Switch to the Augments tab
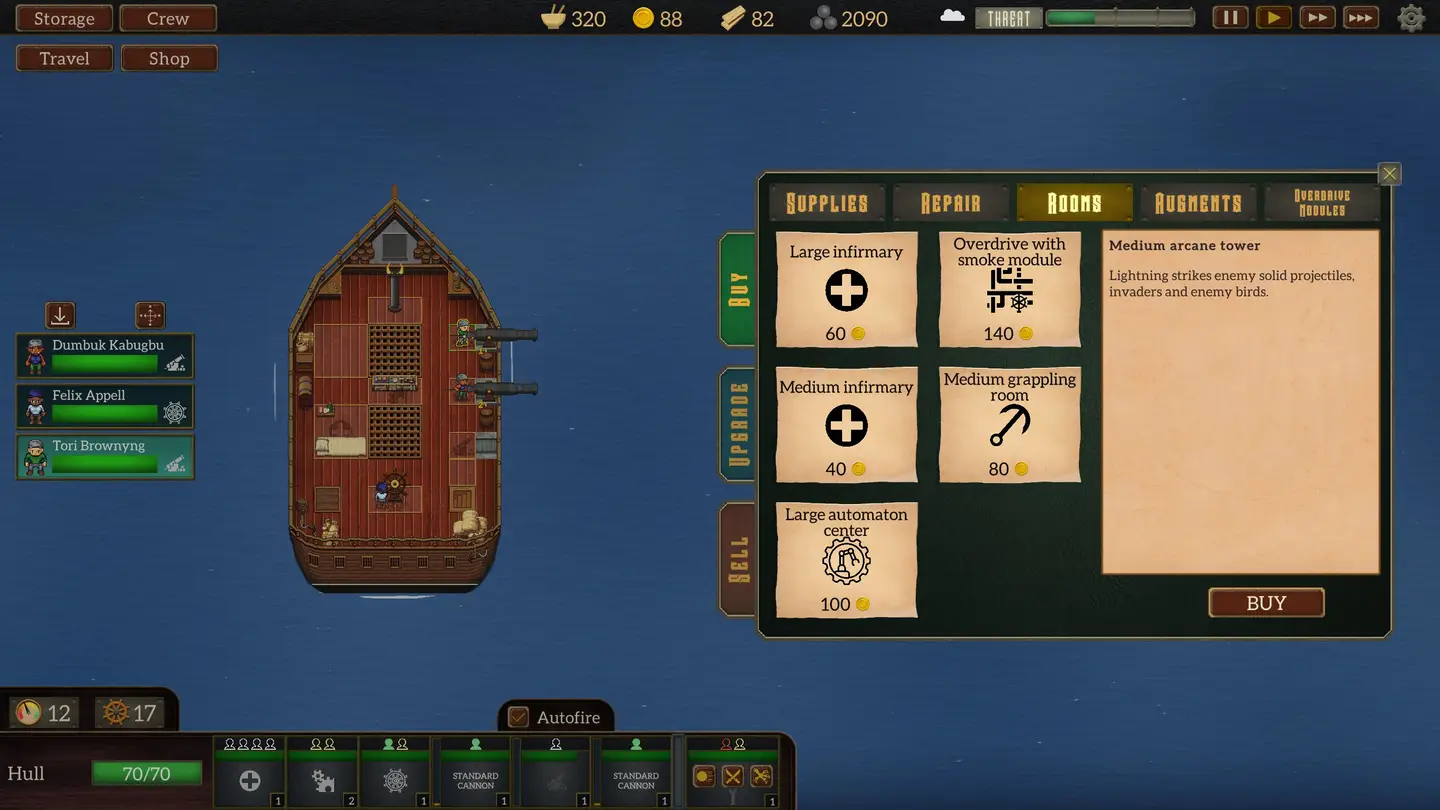This screenshot has height=810, width=1440. click(x=1198, y=203)
